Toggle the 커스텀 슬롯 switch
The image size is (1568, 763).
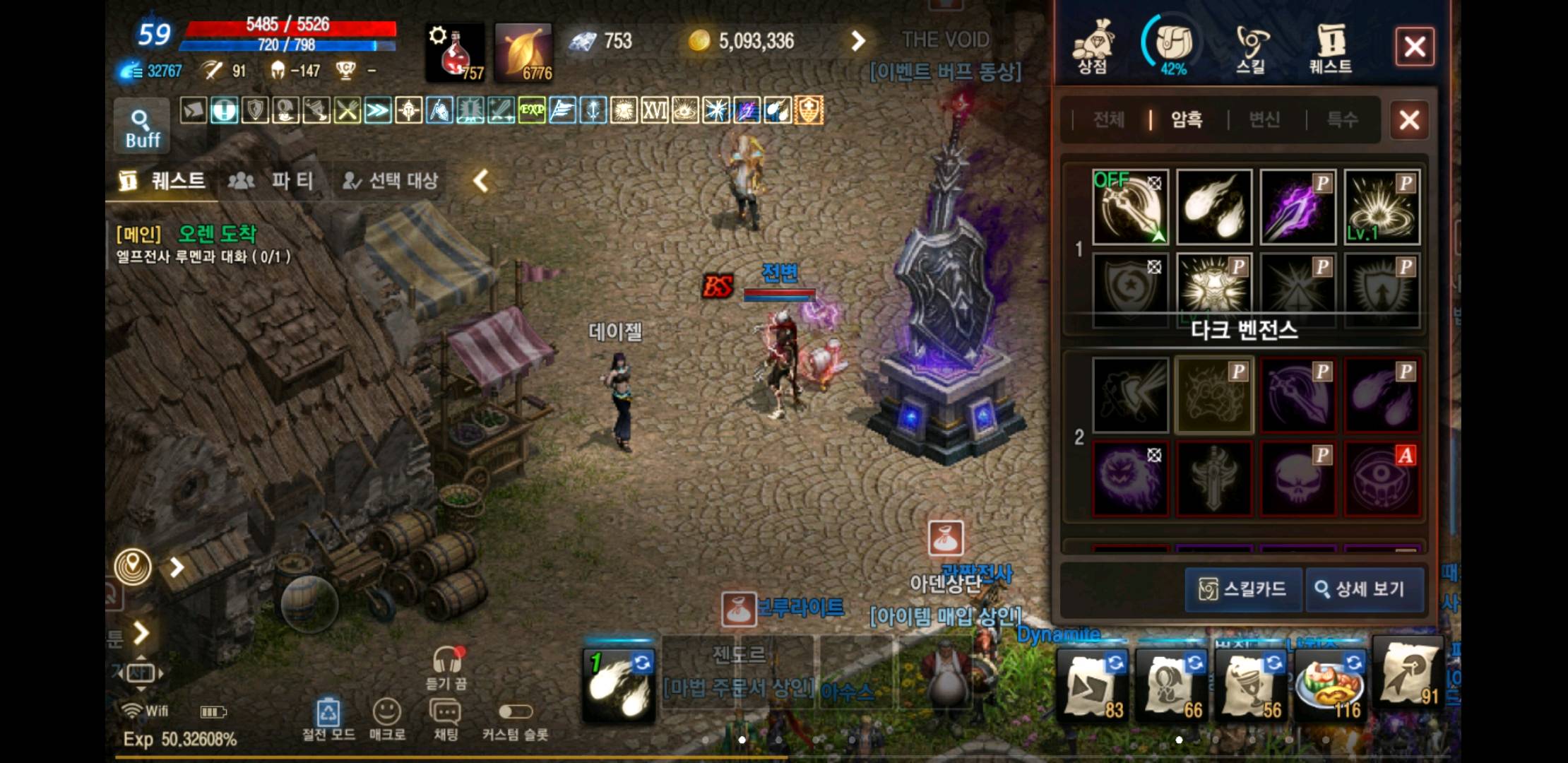pos(515,711)
